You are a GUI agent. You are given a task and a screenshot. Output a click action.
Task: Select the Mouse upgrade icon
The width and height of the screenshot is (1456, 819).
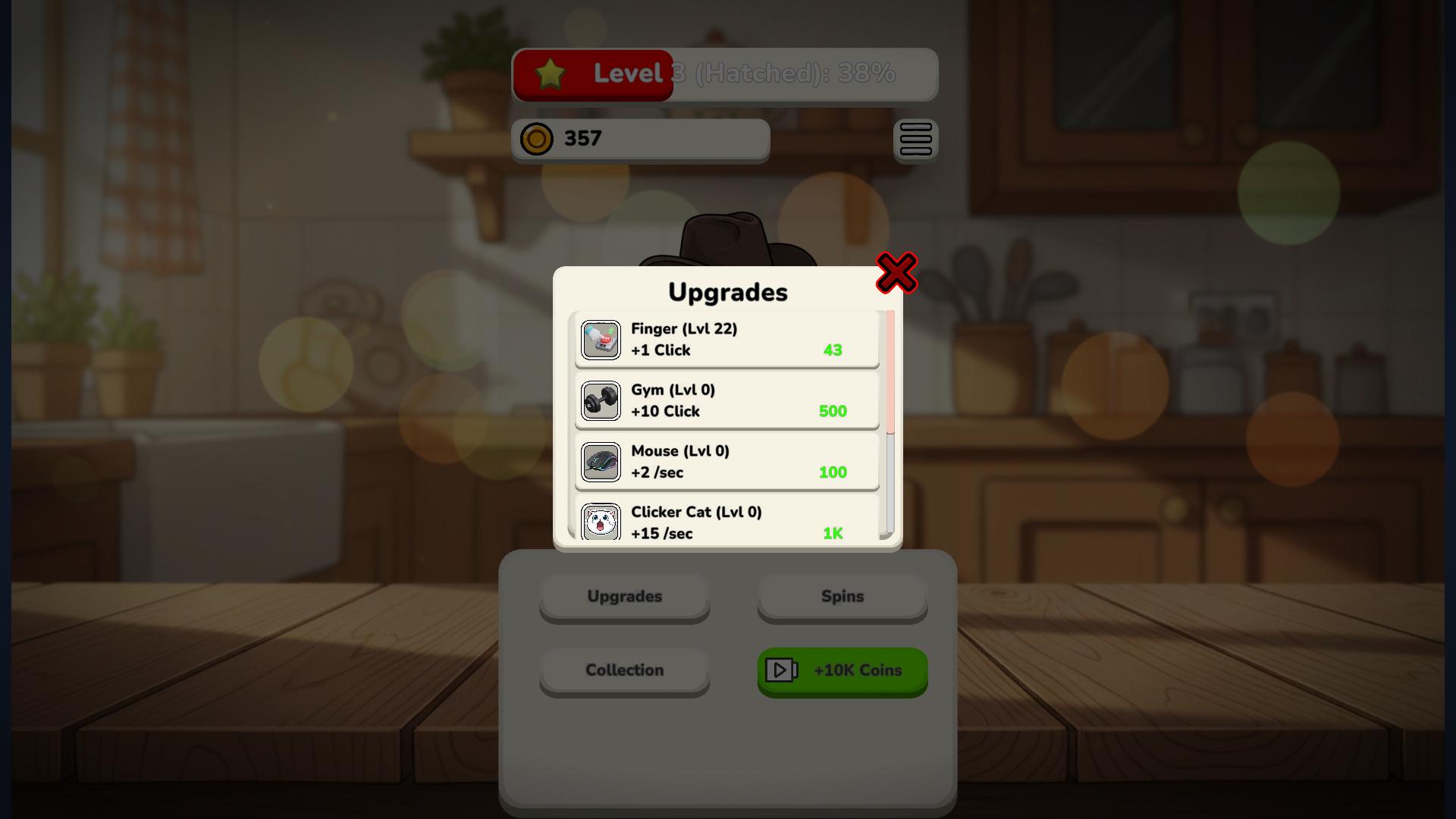click(x=601, y=462)
